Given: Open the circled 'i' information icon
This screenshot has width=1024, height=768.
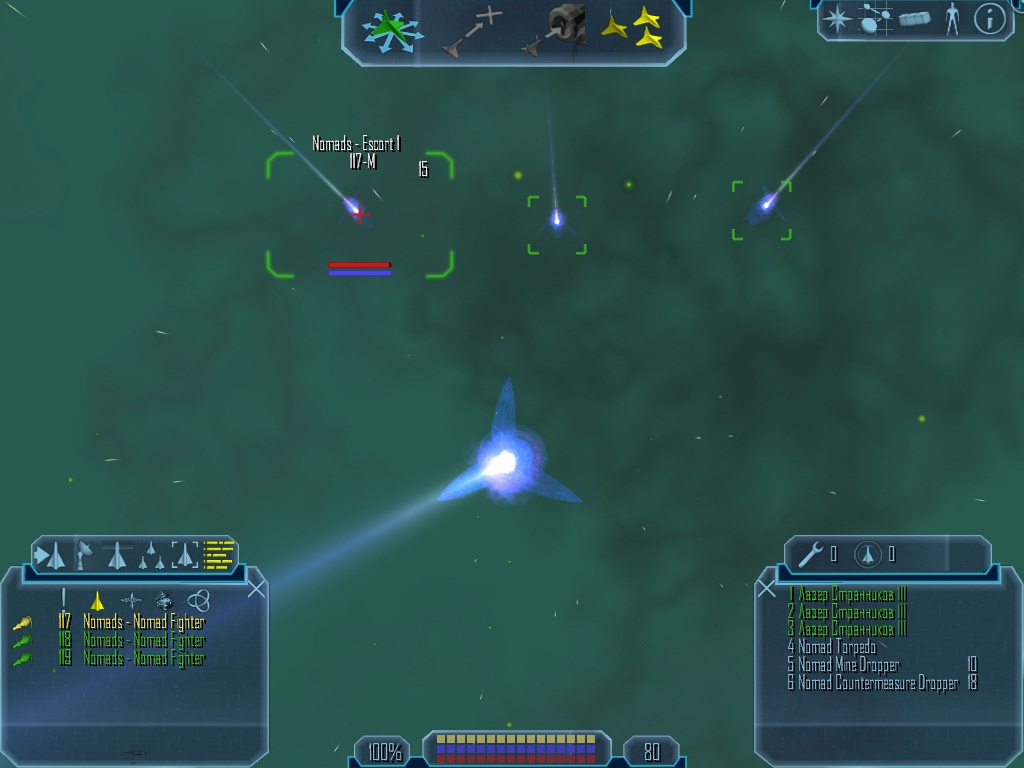Looking at the screenshot, I should pos(989,19).
